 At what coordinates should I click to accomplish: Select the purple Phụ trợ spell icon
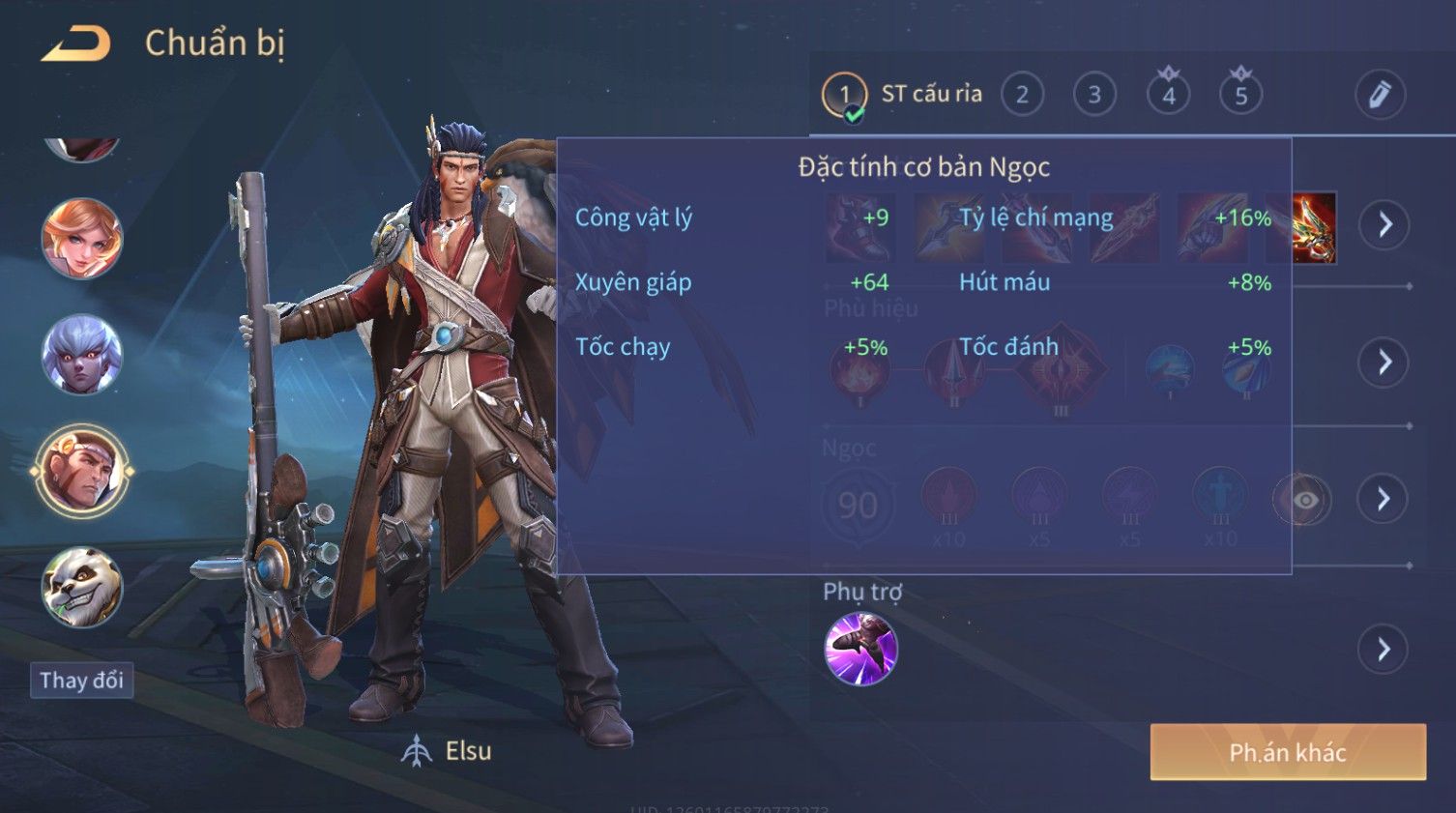[860, 649]
